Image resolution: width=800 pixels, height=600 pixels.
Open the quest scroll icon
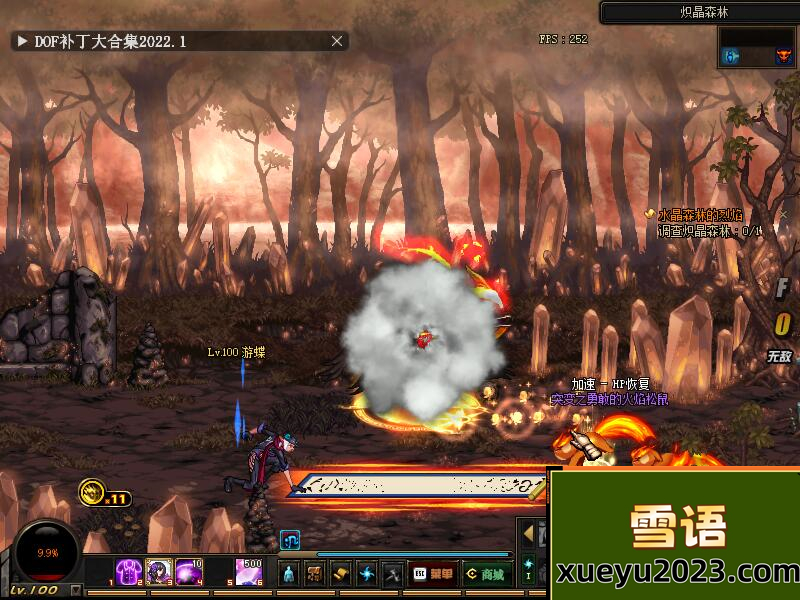coord(341,574)
